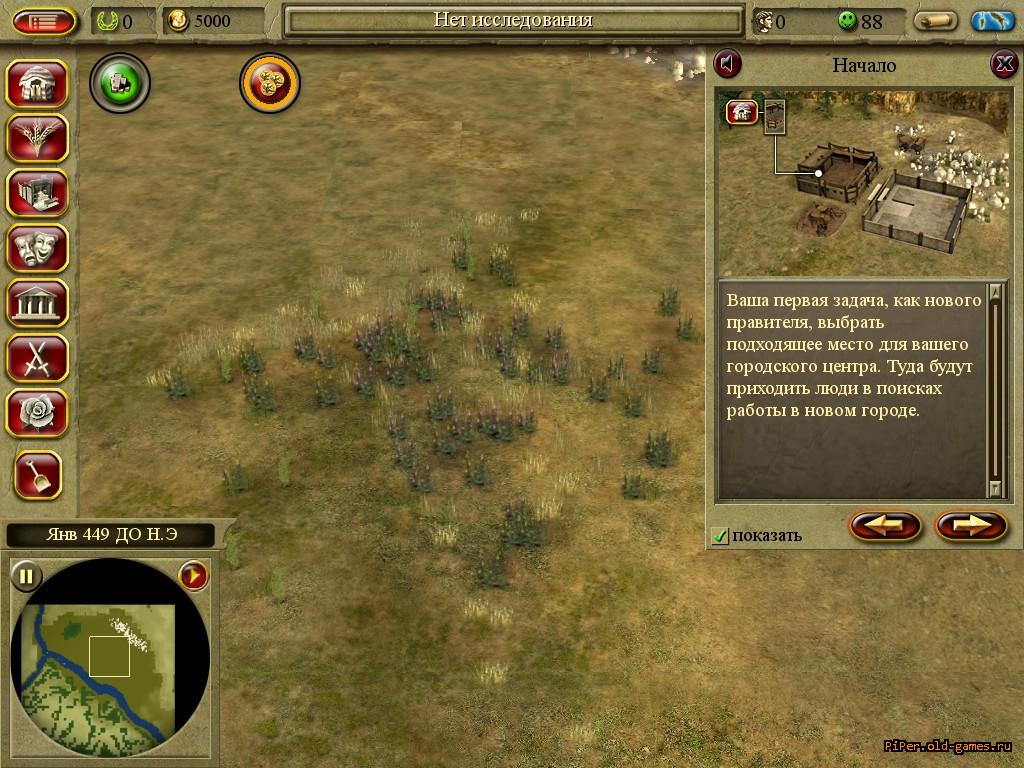
Task: Open the scroll button in top bar
Action: [936, 21]
